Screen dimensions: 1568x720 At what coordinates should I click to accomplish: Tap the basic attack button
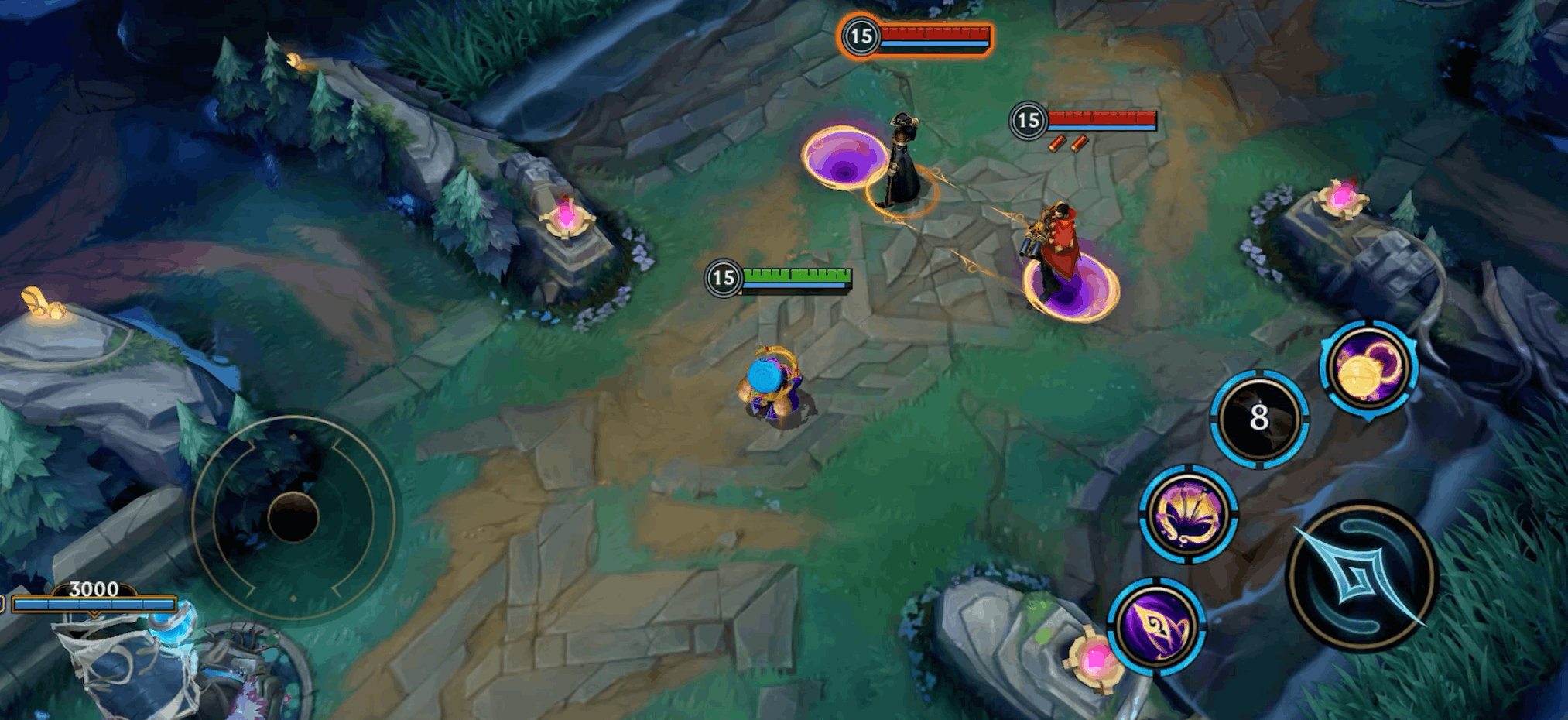pyautogui.click(x=1361, y=577)
